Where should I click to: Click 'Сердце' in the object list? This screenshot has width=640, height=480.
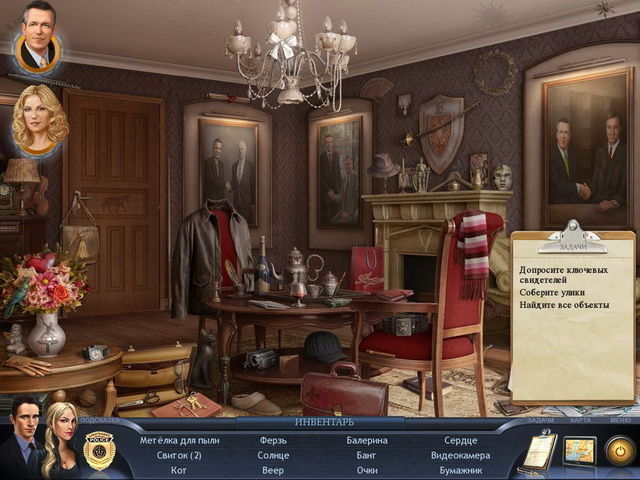pos(461,440)
